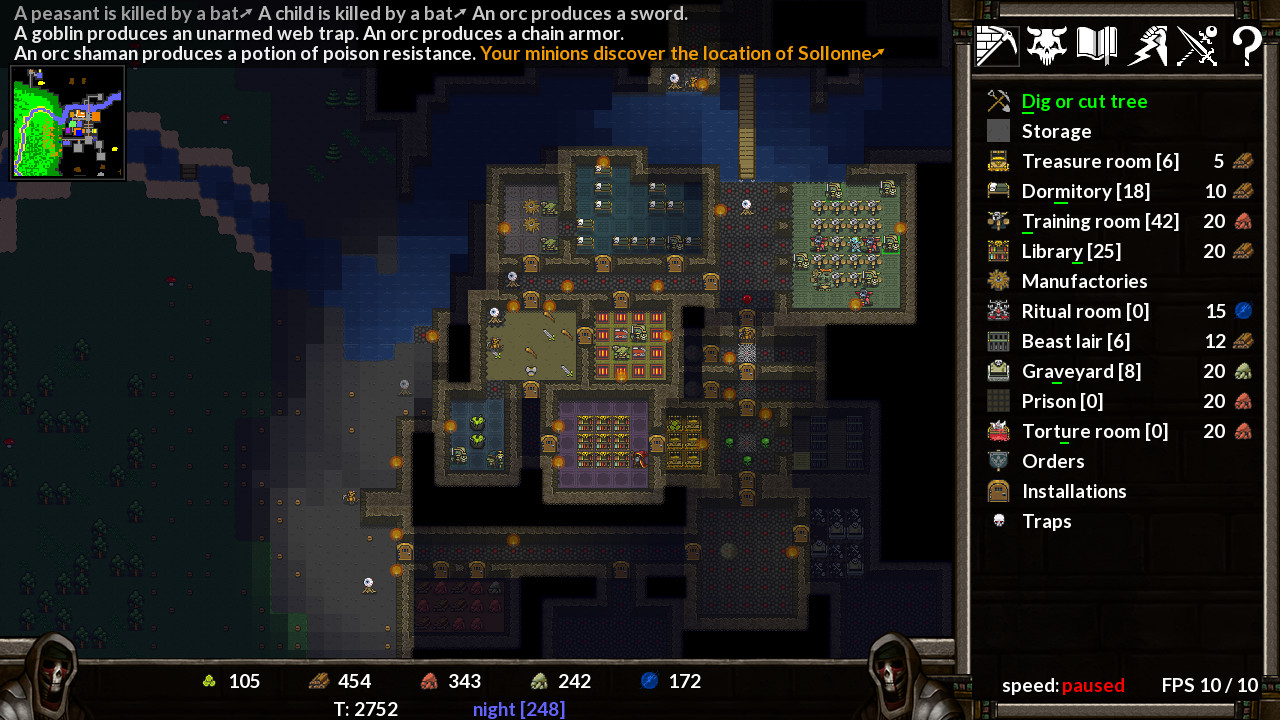This screenshot has width=1280, height=720.
Task: Click the Graveyard icon in the sidebar
Action: pos(997,371)
